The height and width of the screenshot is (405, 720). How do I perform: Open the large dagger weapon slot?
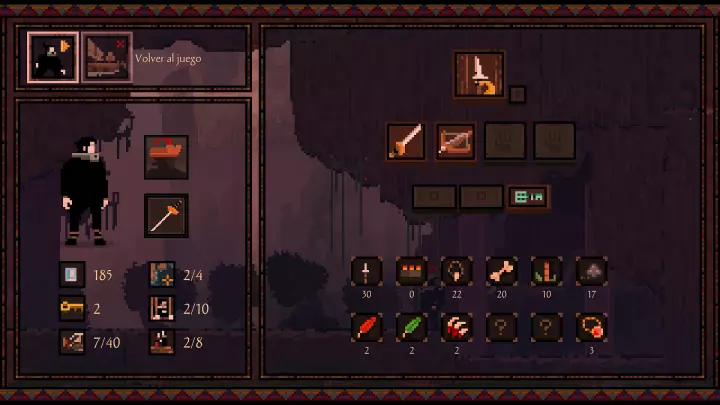click(x=479, y=76)
